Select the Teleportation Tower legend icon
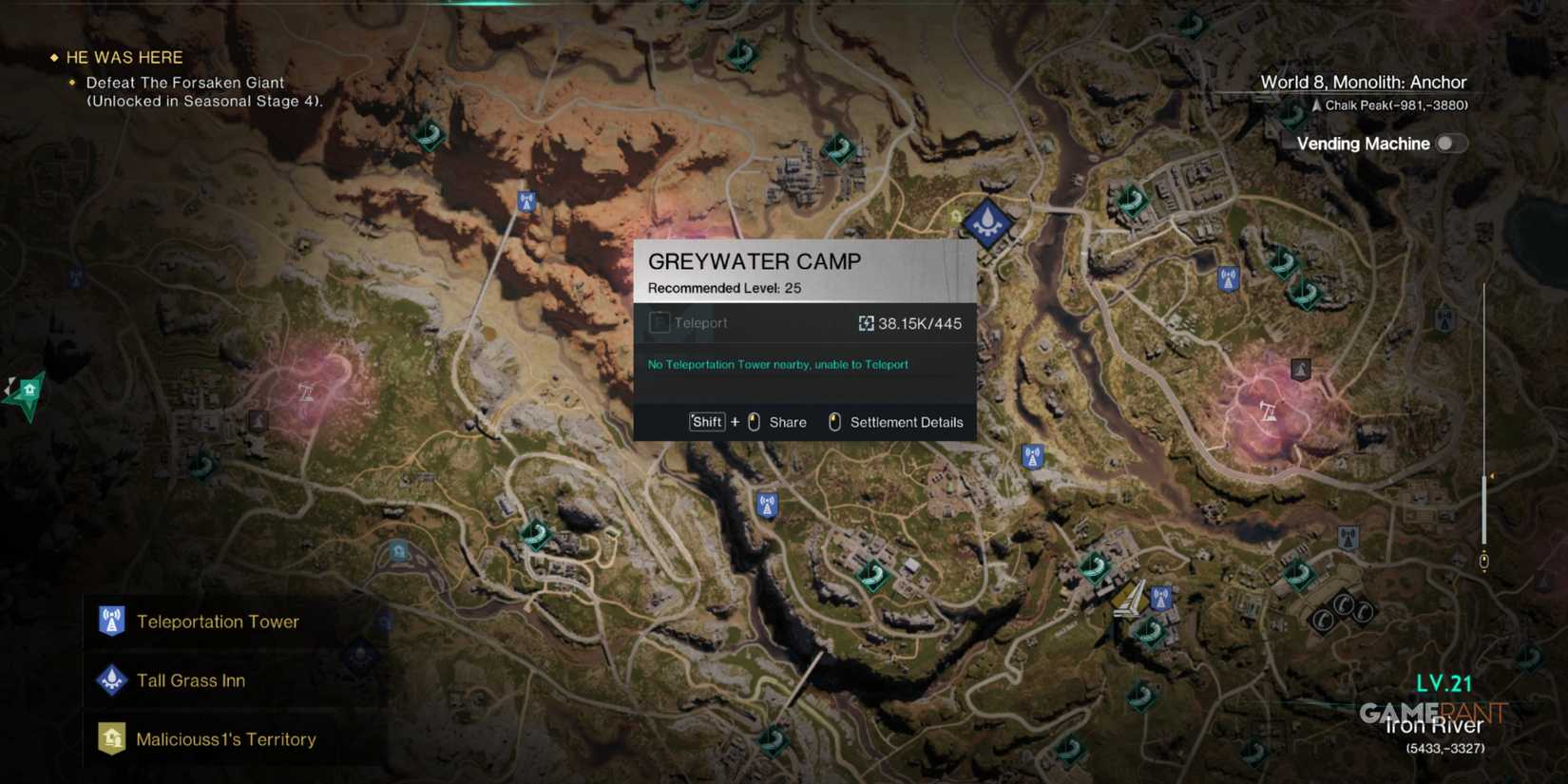Viewport: 1568px width, 784px height. 111,621
